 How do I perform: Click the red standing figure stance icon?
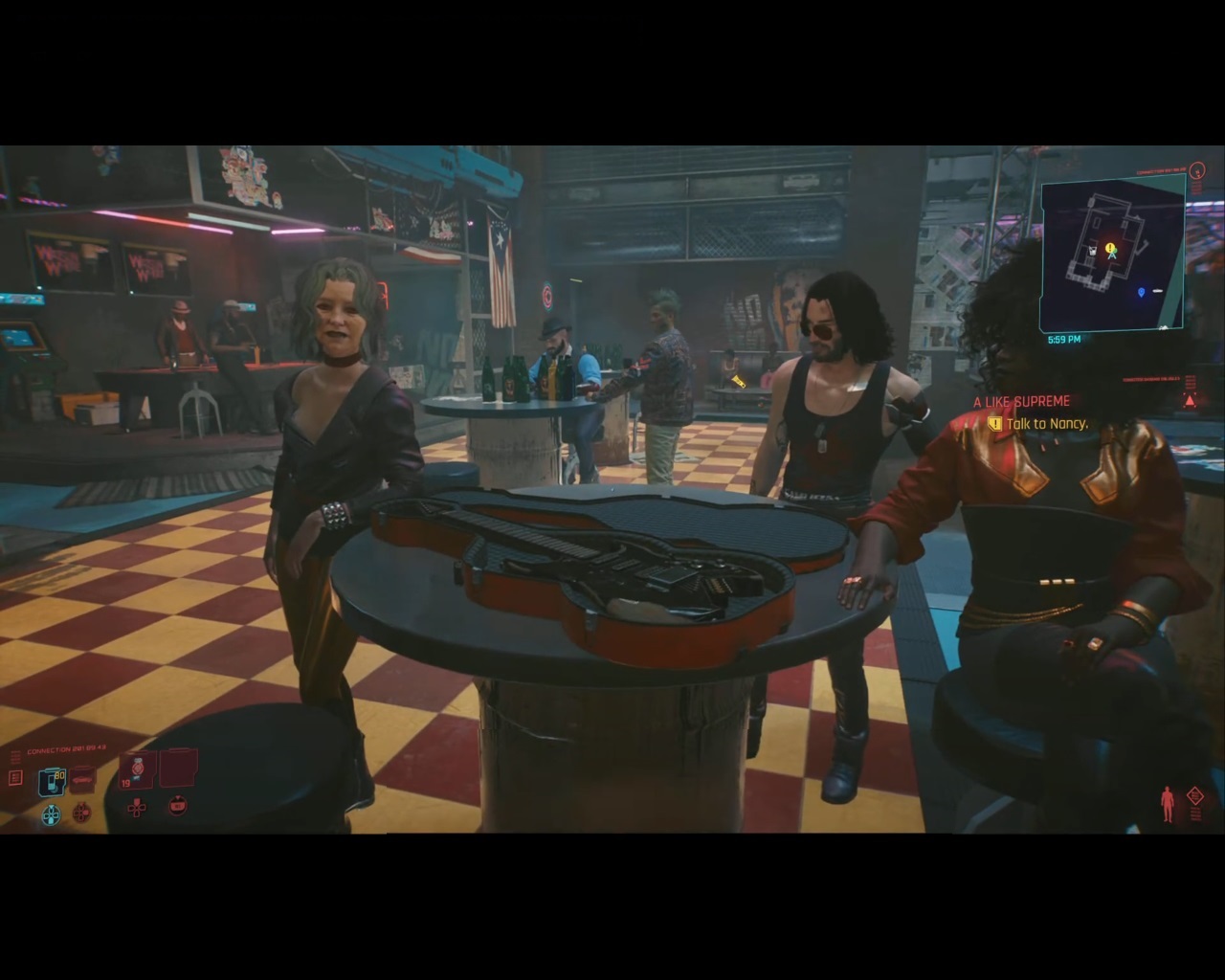point(1167,804)
